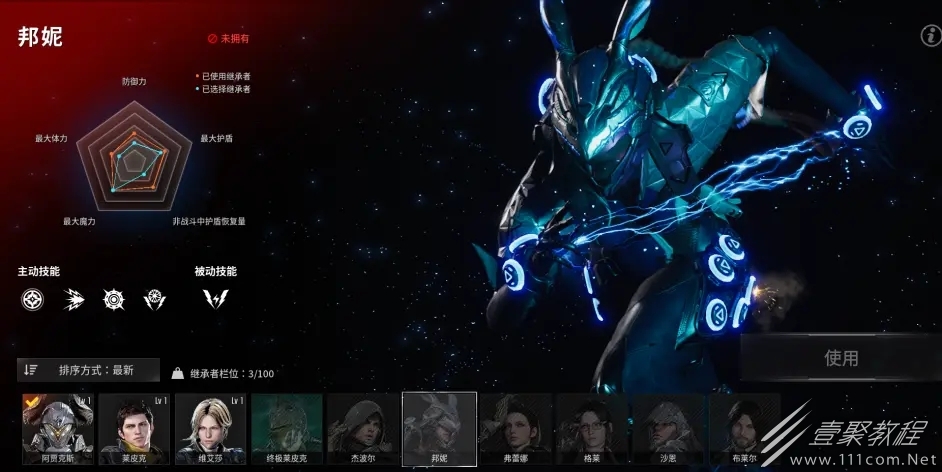This screenshot has height=472, width=942.
Task: Show the spiked ring active skill
Action: (x=114, y=298)
